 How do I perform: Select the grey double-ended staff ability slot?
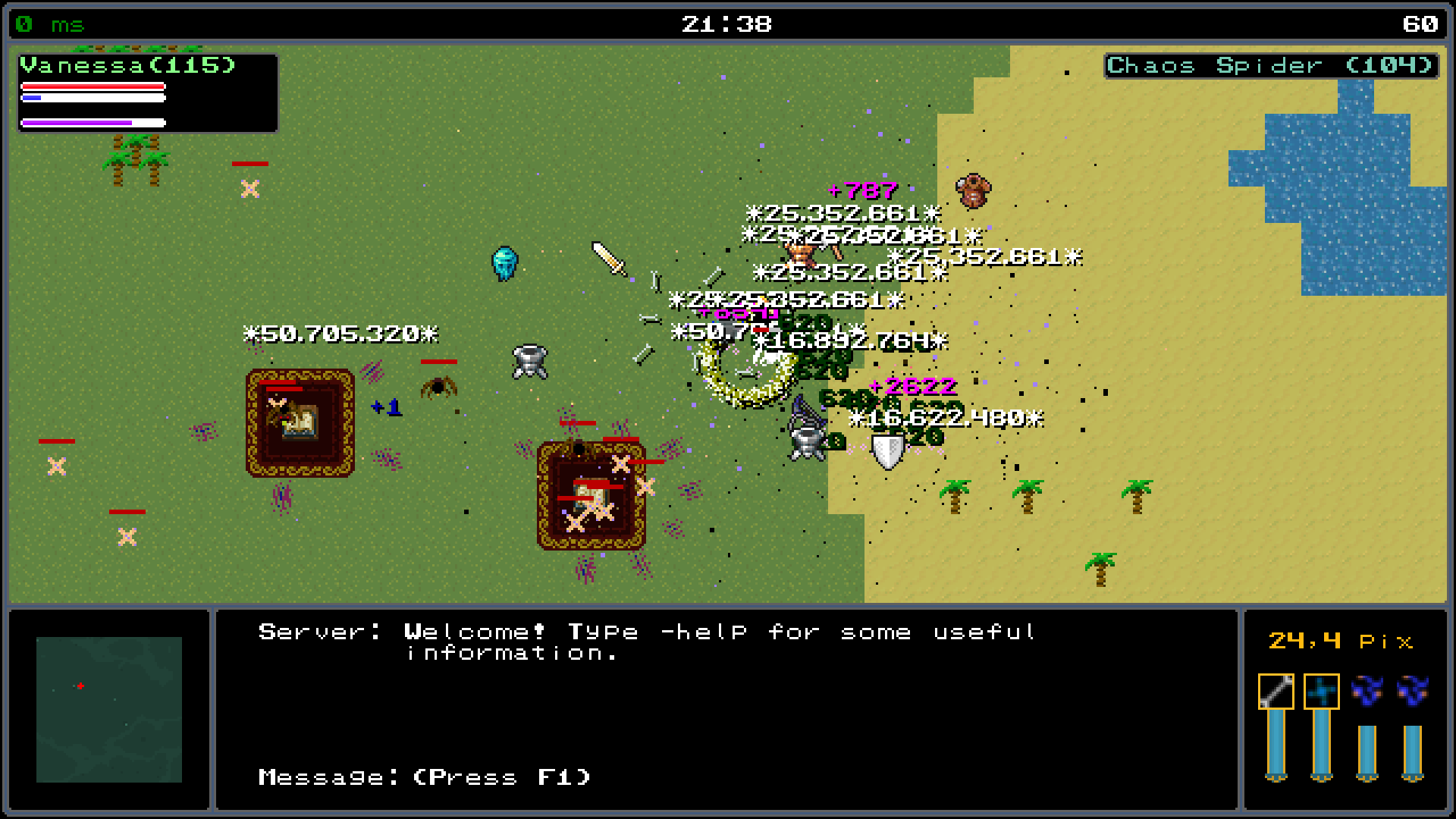[x=1276, y=692]
